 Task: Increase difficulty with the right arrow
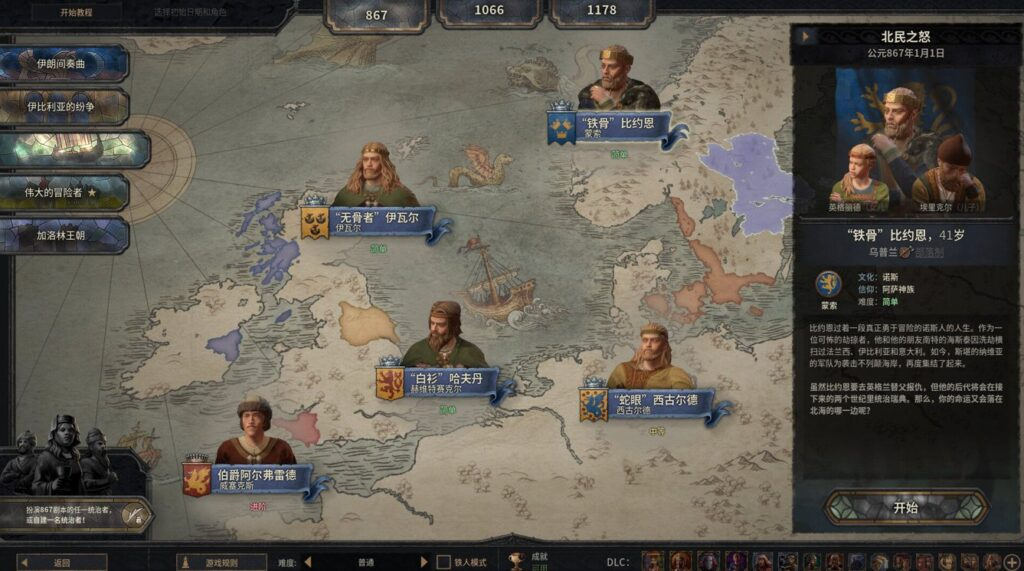(x=424, y=563)
